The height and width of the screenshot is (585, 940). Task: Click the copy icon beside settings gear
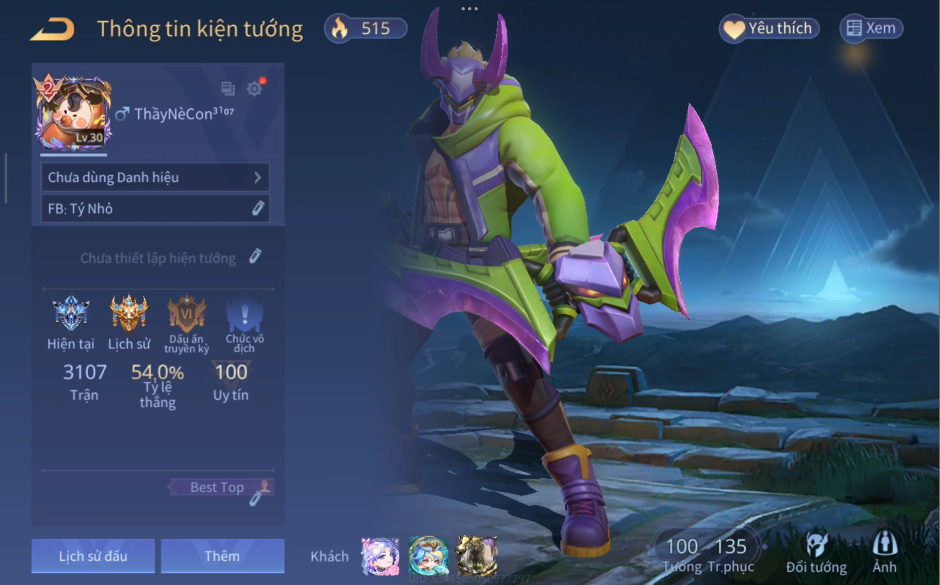[x=228, y=89]
